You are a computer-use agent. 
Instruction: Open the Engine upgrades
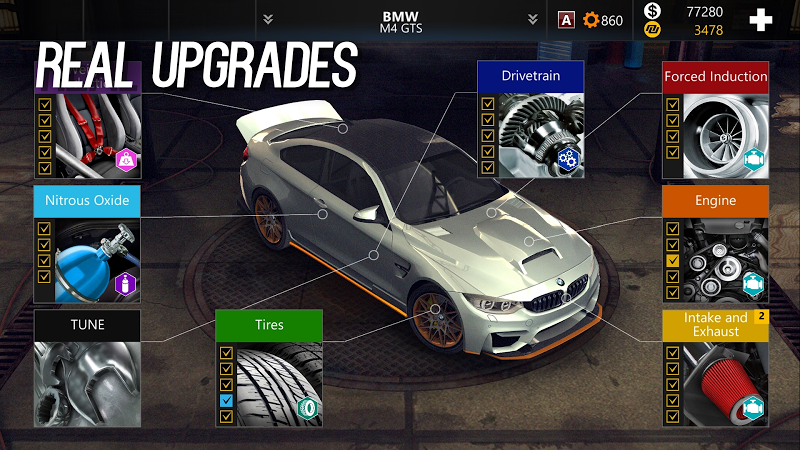click(x=715, y=201)
